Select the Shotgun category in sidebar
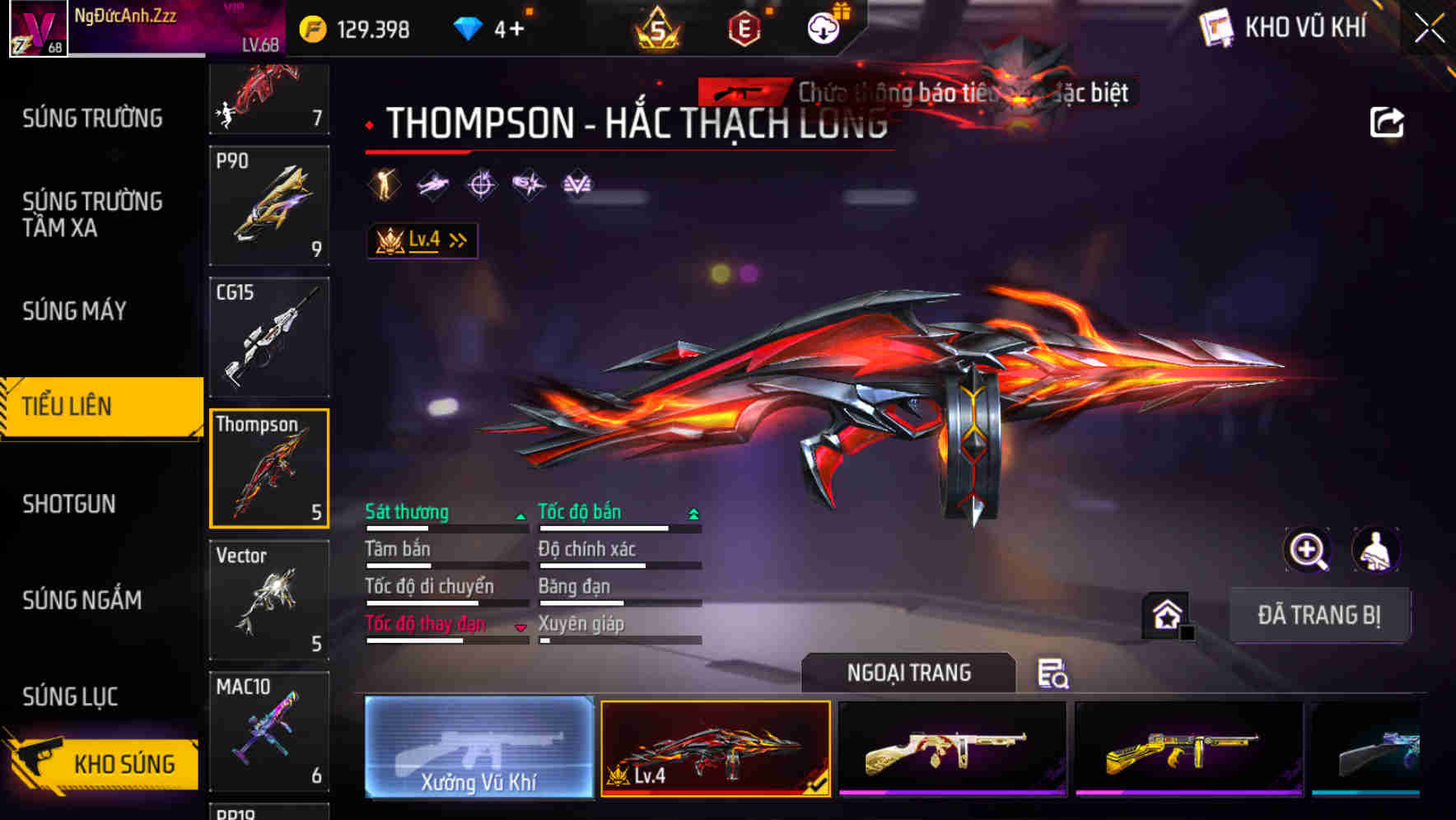This screenshot has width=1456, height=820. tap(68, 504)
